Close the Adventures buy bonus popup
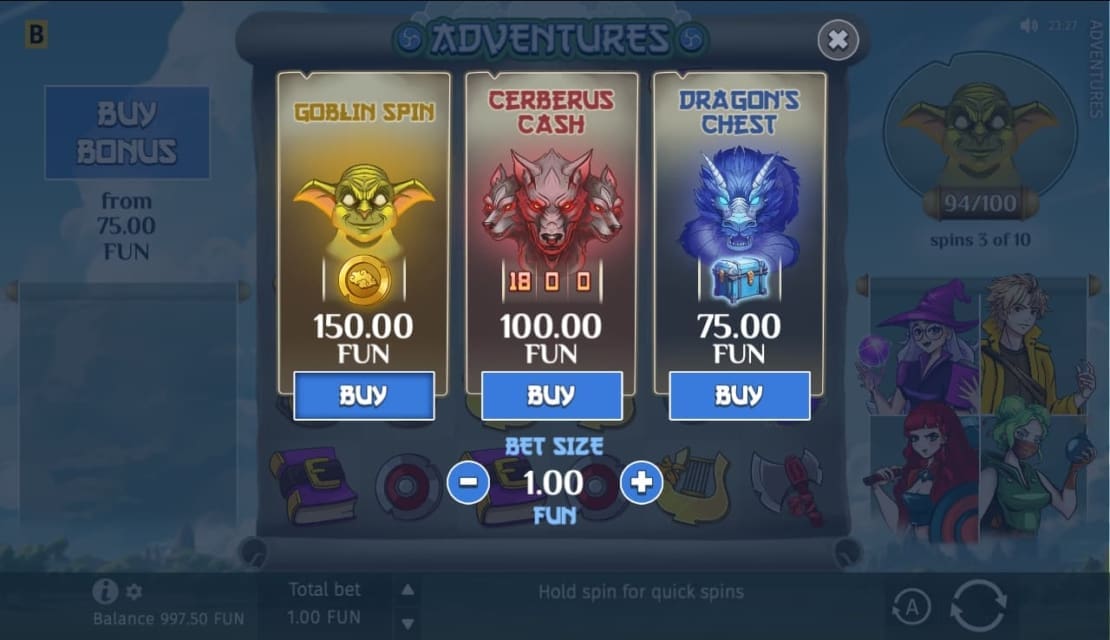 tap(838, 40)
